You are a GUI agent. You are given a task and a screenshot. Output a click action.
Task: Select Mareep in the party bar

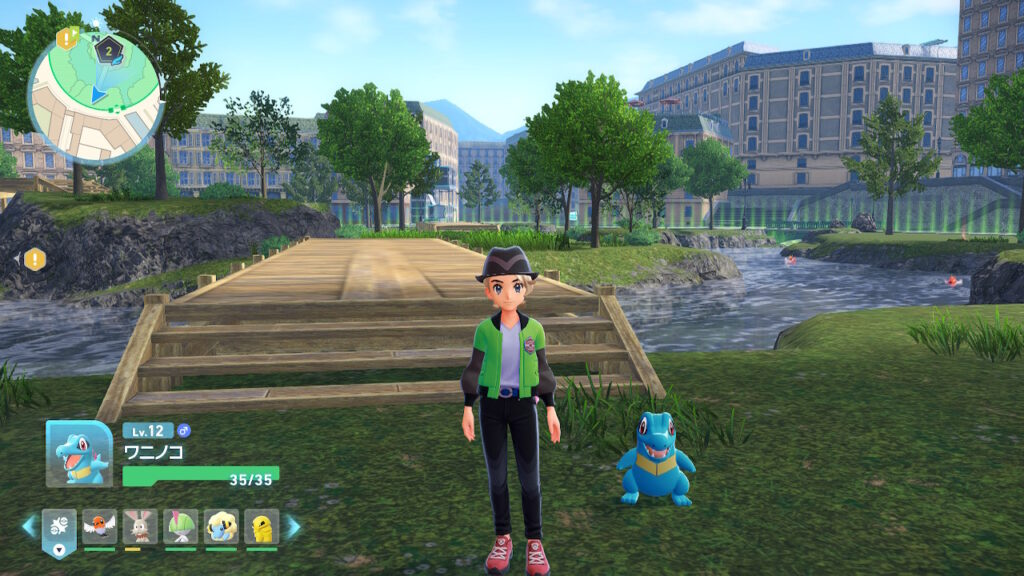(x=221, y=526)
